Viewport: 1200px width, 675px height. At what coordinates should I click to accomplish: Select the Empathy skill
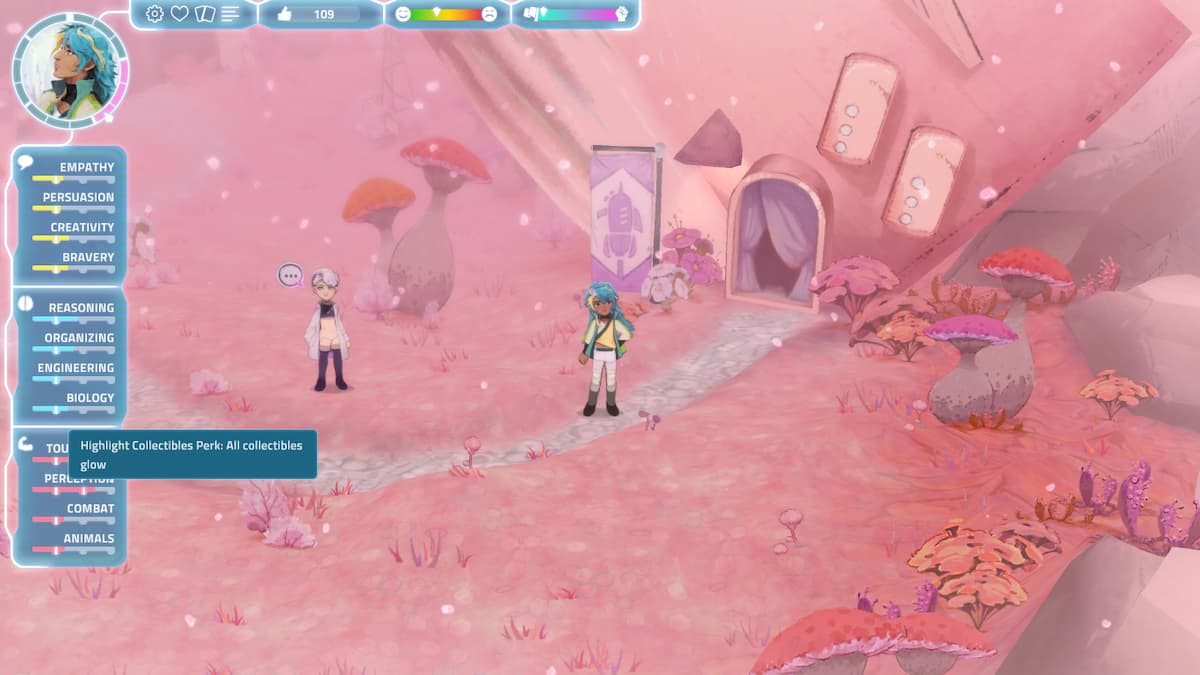[86, 167]
